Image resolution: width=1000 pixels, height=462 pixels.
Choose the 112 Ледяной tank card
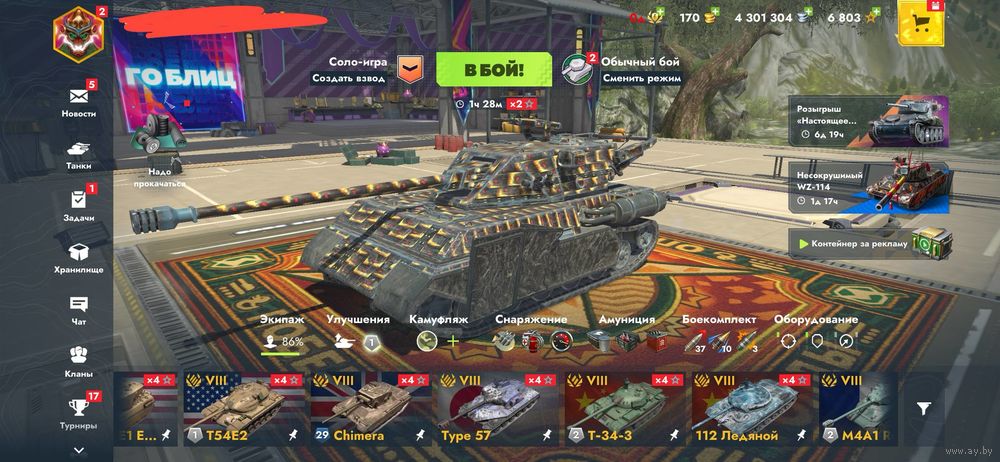point(750,410)
